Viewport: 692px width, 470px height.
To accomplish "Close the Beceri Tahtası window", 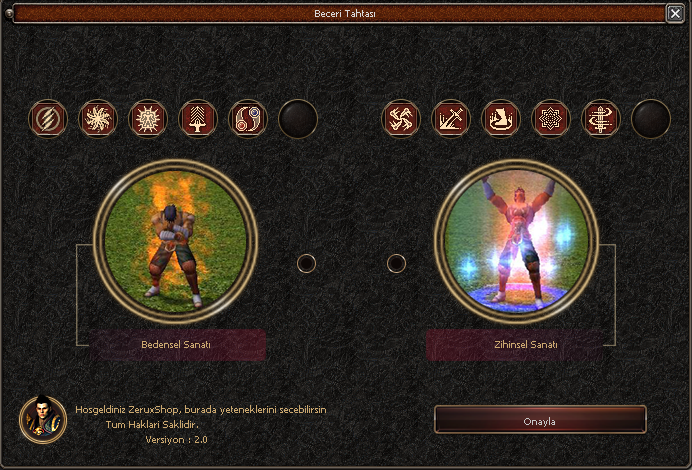I will tap(675, 14).
